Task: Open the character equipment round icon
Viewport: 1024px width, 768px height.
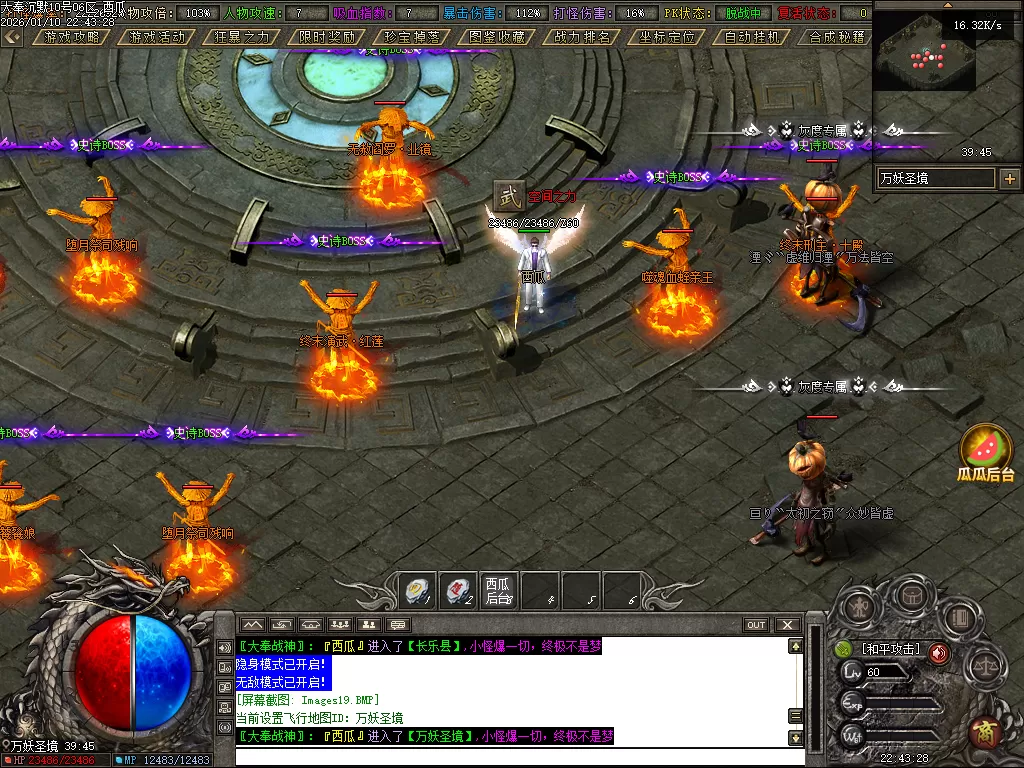Action: (x=858, y=607)
